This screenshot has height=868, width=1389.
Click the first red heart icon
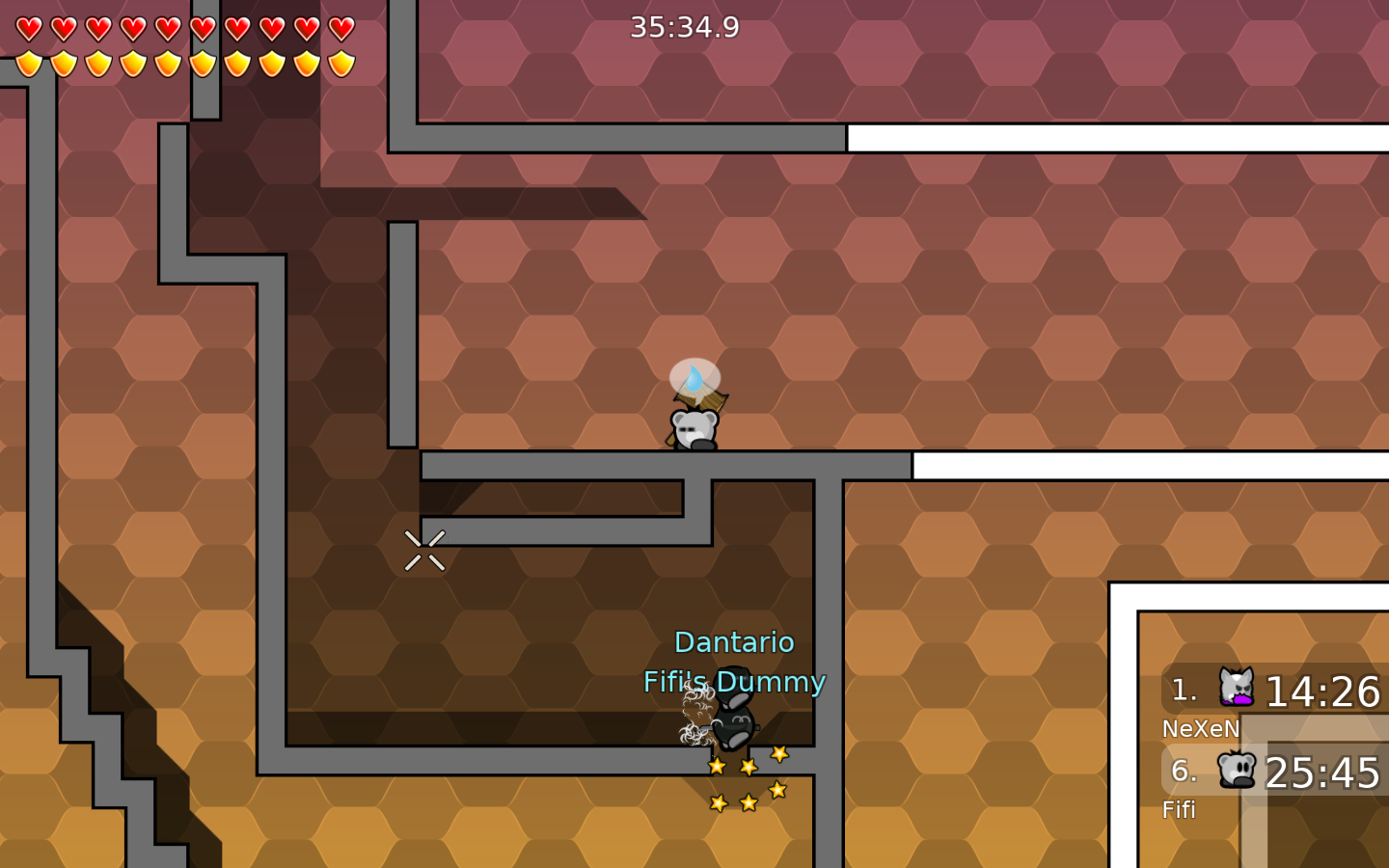pyautogui.click(x=29, y=28)
